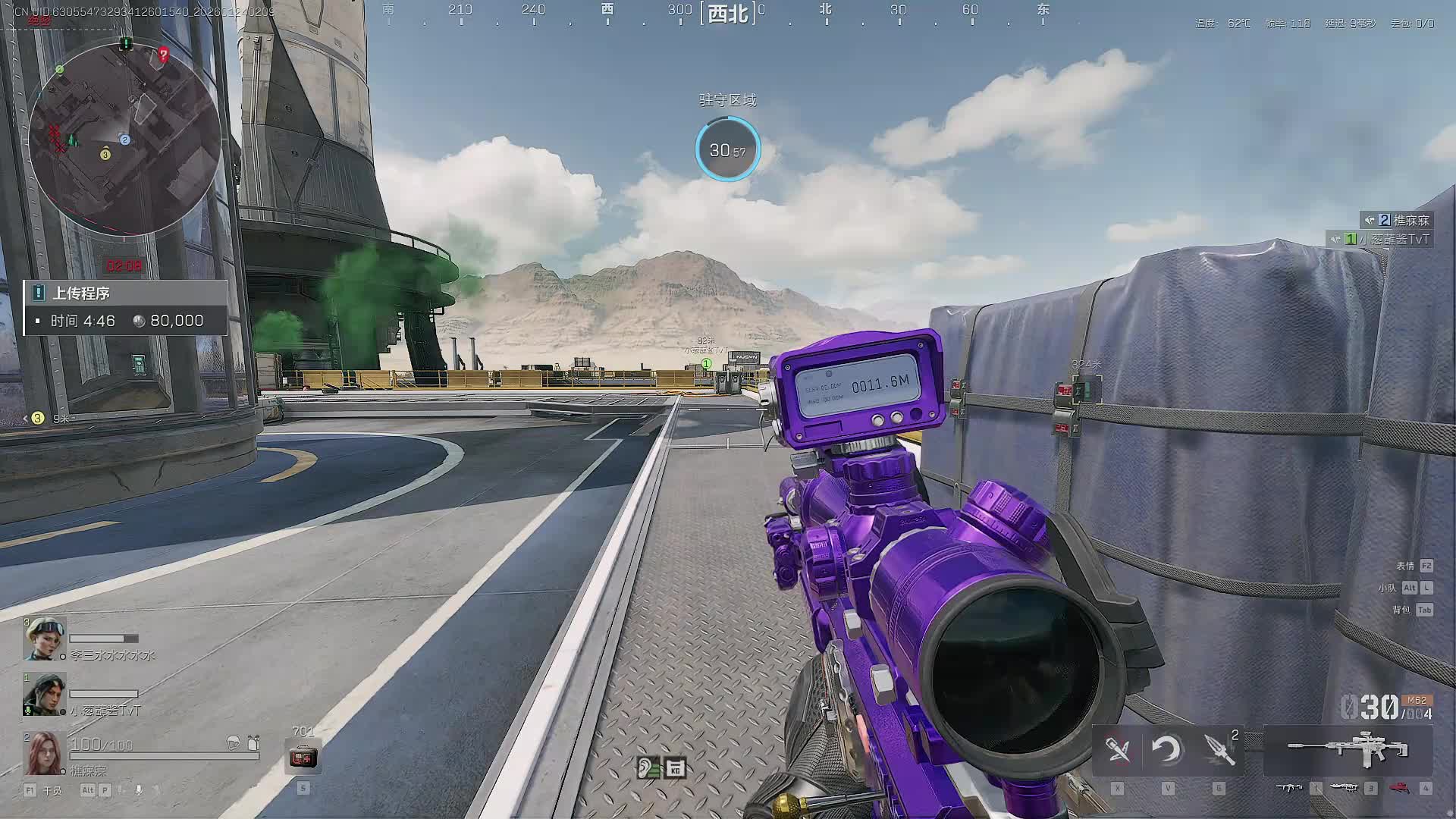Open the circular minimap
1456x819 pixels.
(124, 139)
